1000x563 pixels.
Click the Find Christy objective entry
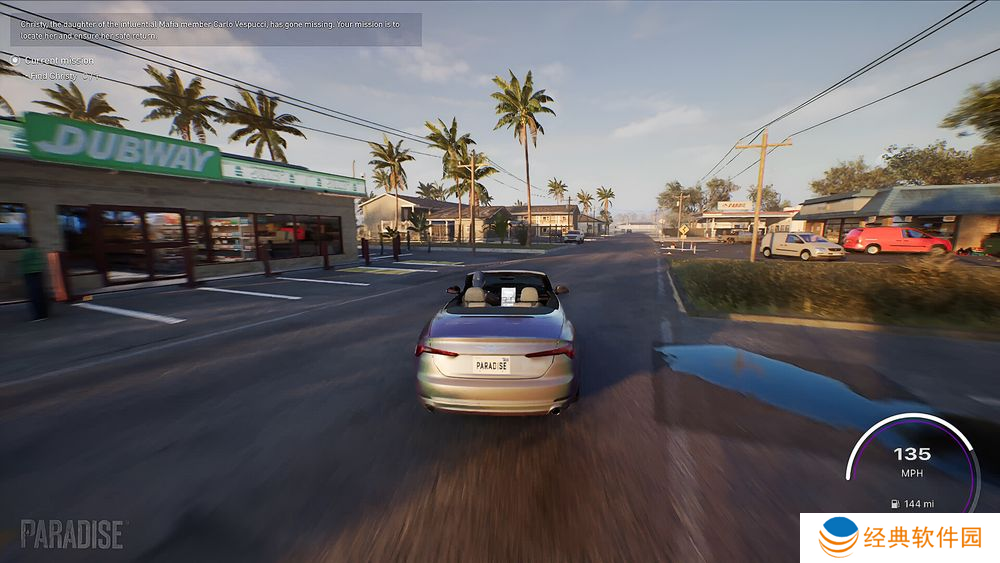(x=64, y=76)
